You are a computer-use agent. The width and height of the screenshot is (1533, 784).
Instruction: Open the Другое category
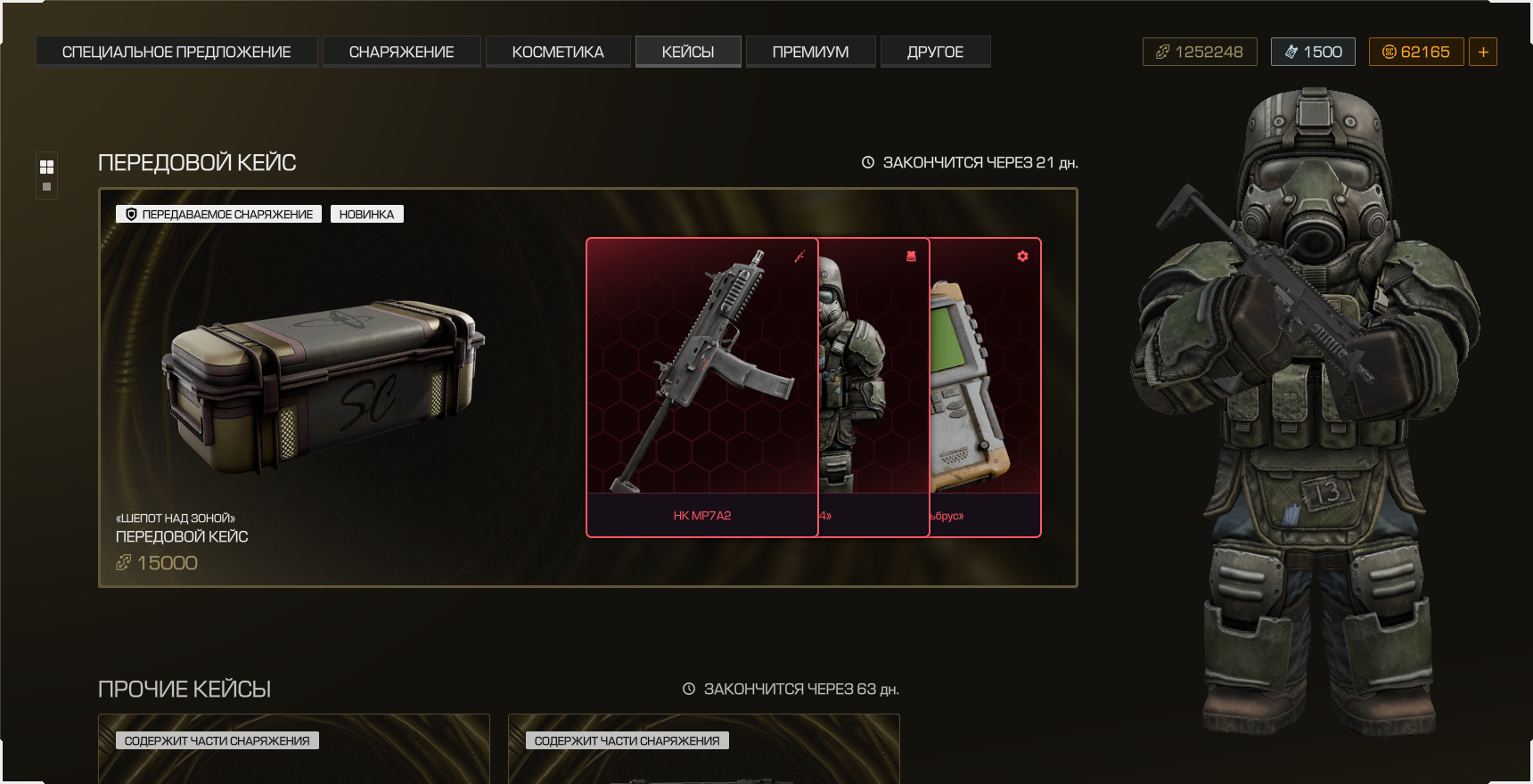click(935, 52)
